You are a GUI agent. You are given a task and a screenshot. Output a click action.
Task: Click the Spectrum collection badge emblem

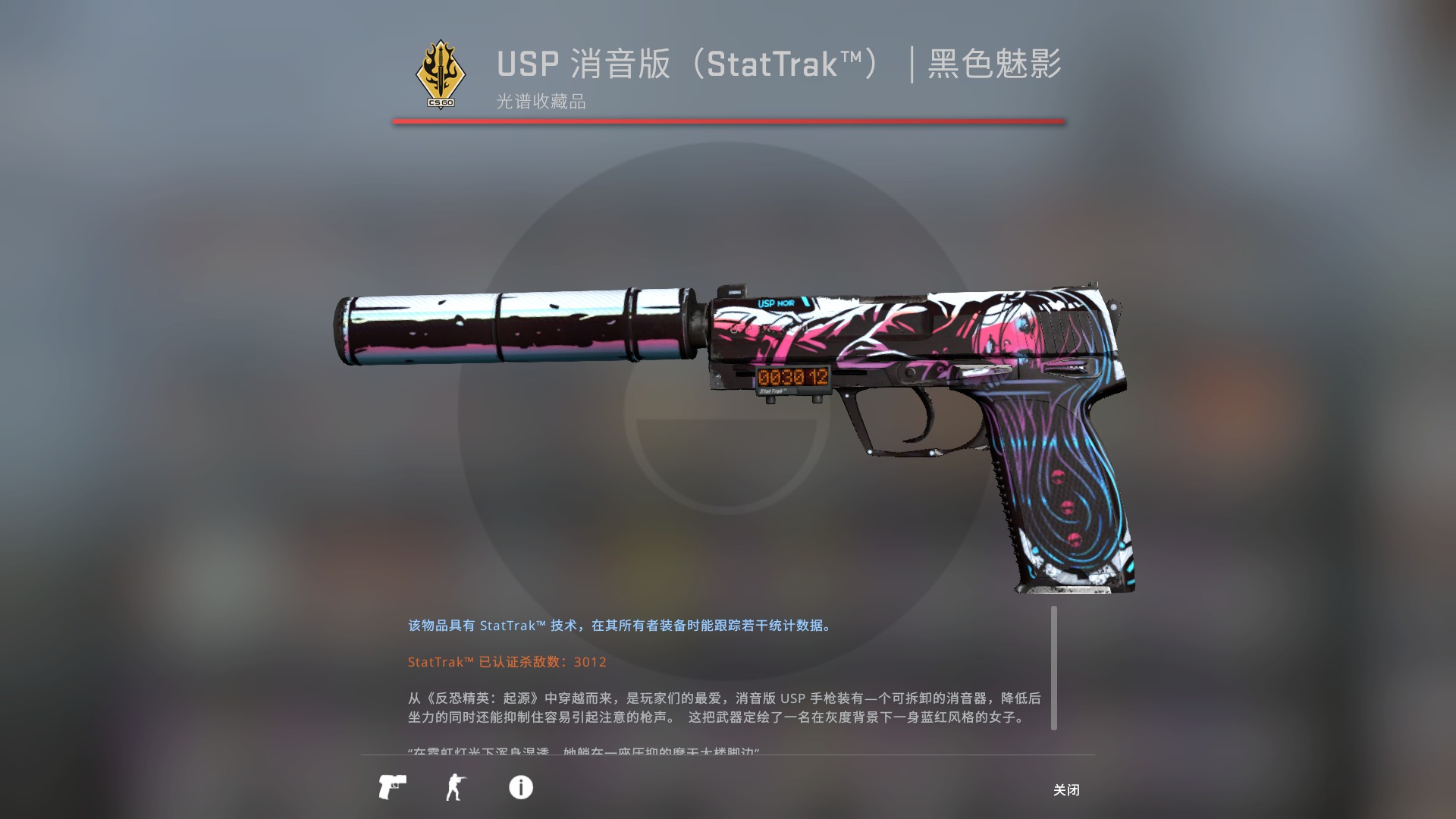pos(440,72)
